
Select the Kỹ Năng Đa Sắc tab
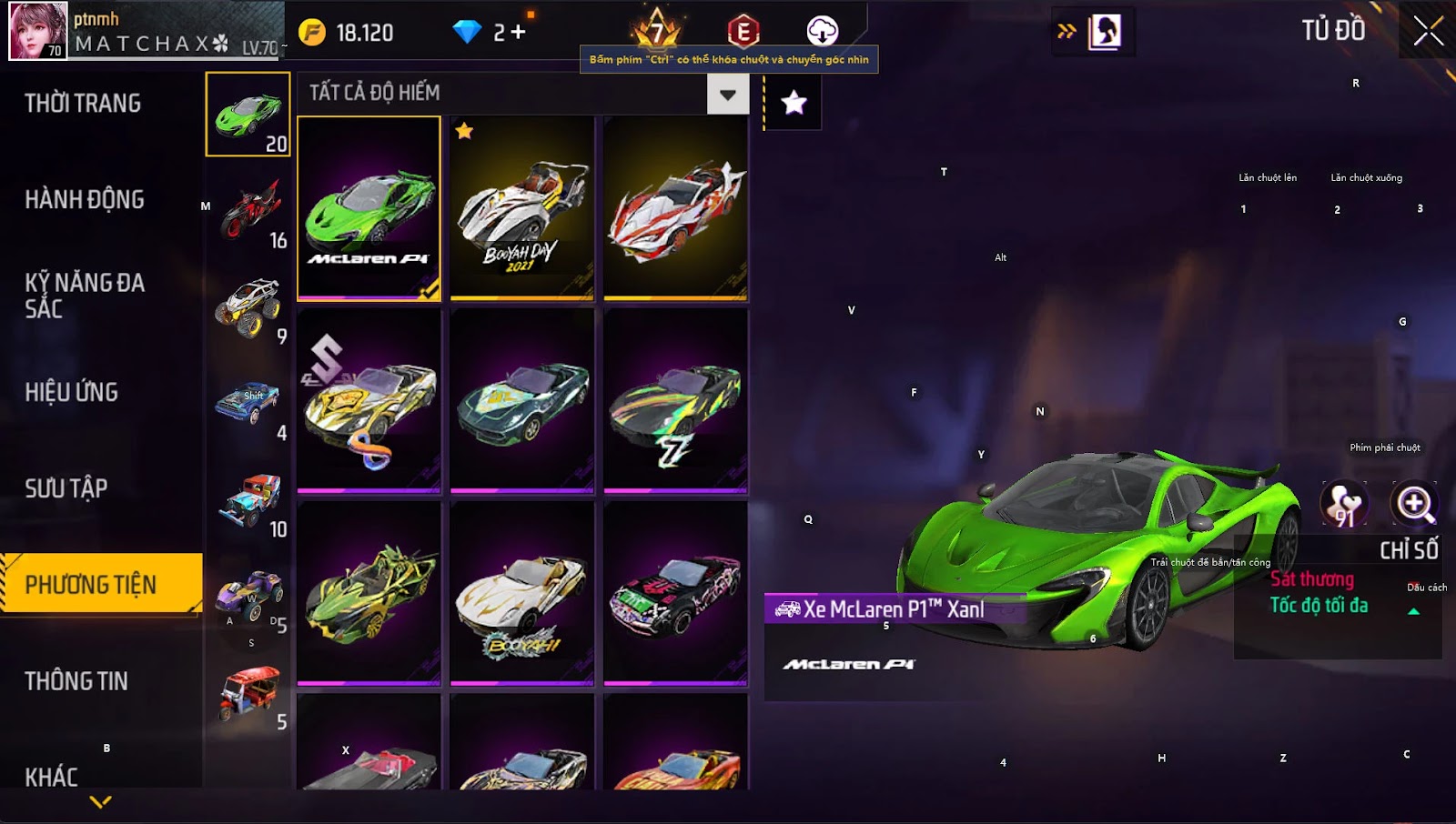[x=85, y=296]
